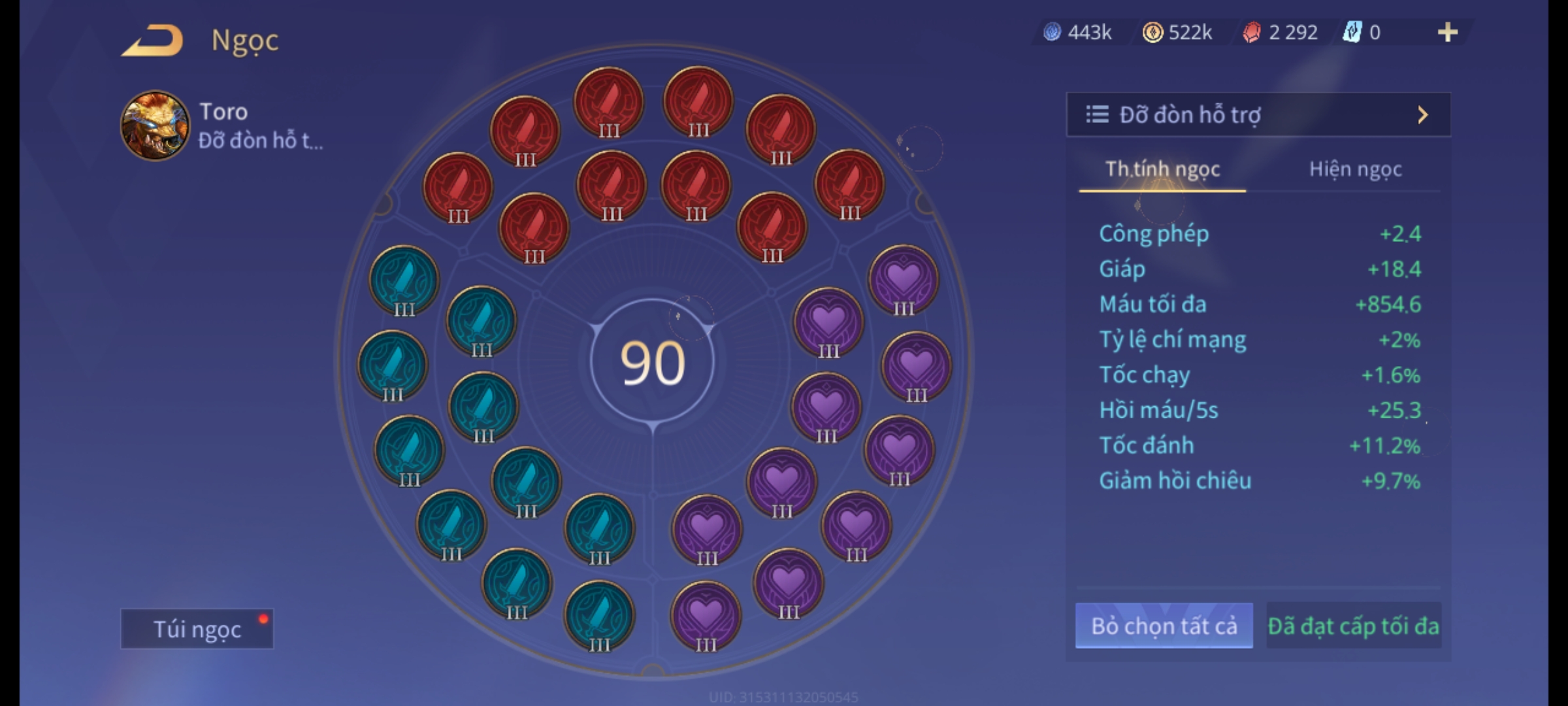Switch to the Hiện ngọc tab
Image resolution: width=1568 pixels, height=706 pixels.
[1355, 169]
